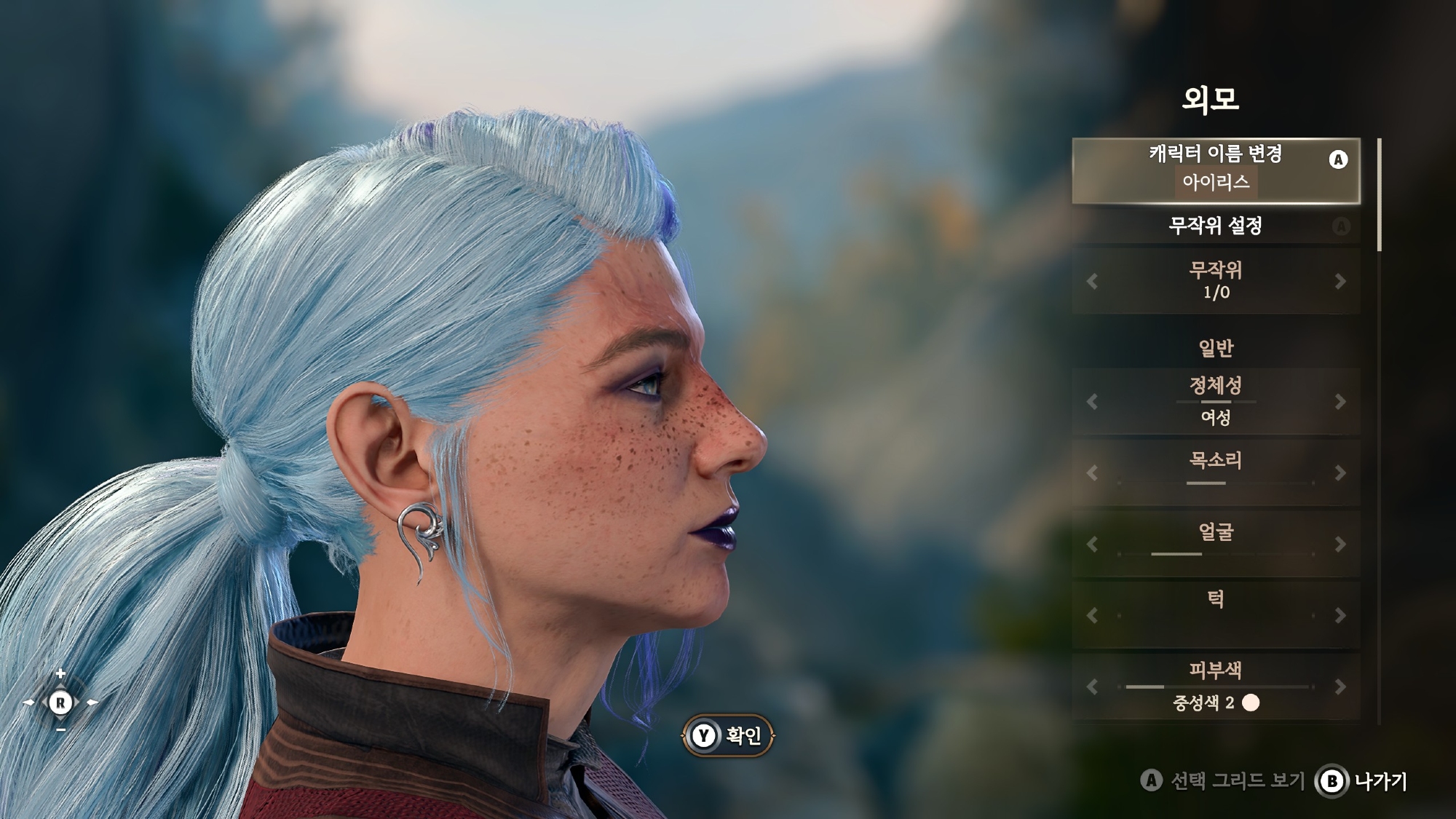Click right arrow on the 무작위 row
The image size is (1456, 819).
(x=1340, y=281)
